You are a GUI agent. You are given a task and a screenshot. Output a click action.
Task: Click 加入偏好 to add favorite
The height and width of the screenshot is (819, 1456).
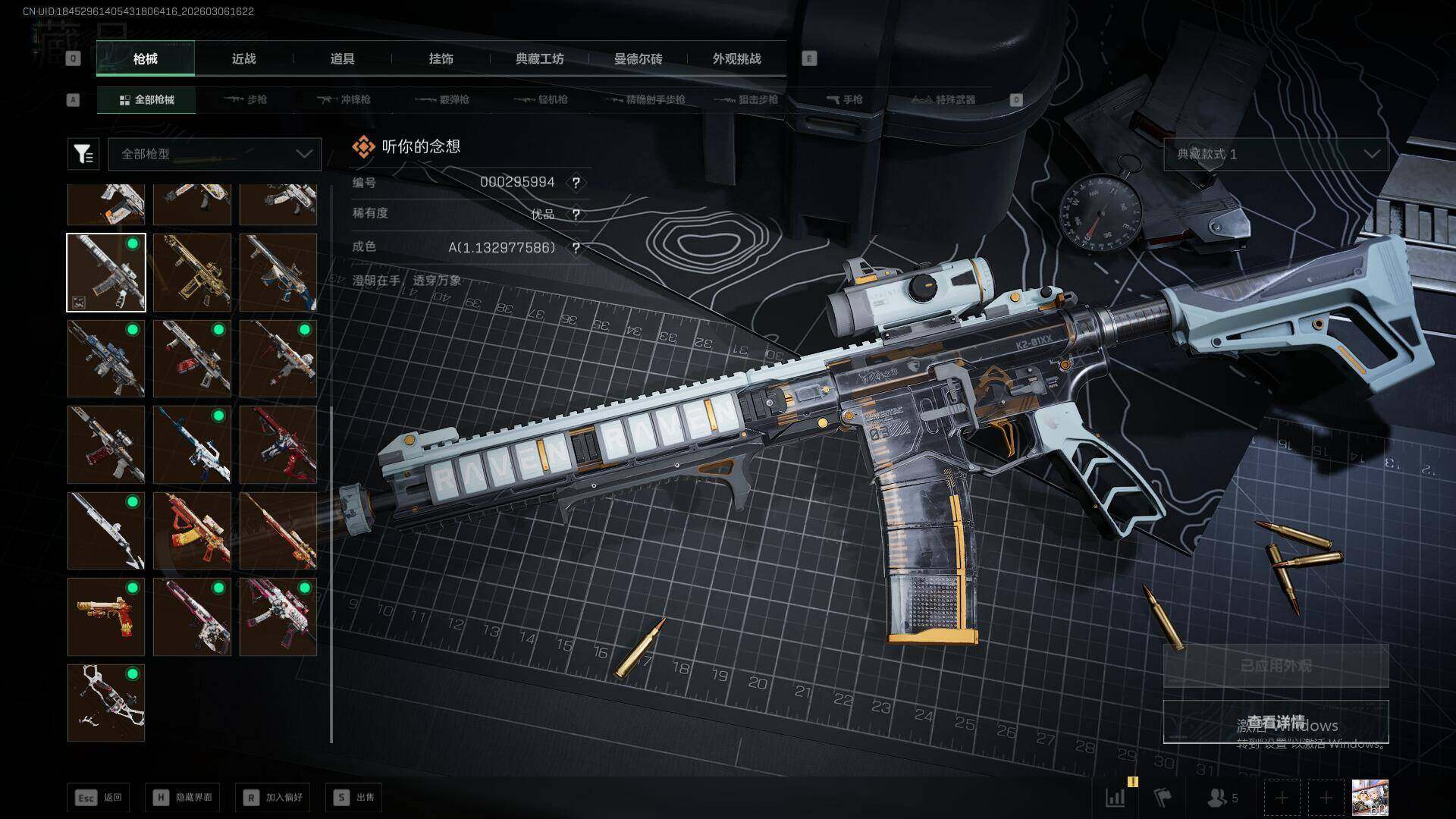(x=273, y=798)
